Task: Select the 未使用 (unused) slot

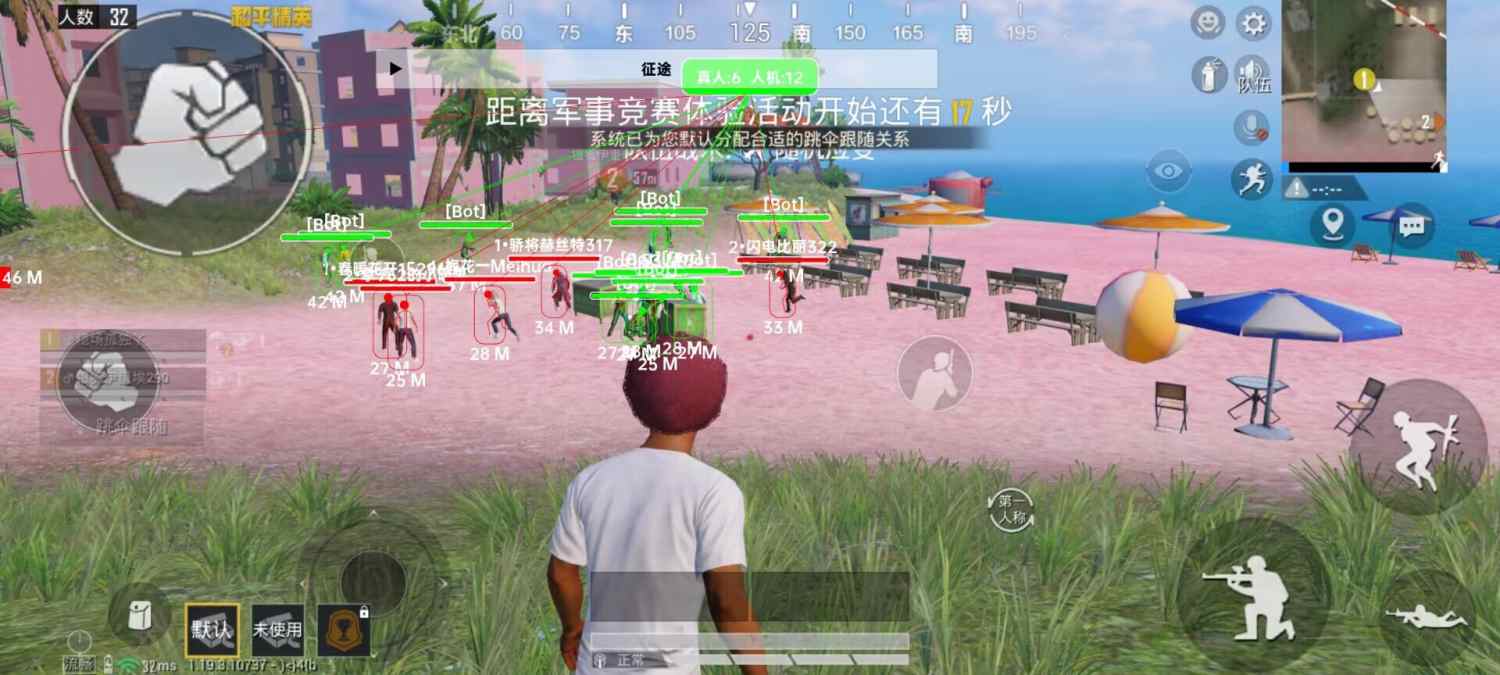Action: coord(277,630)
